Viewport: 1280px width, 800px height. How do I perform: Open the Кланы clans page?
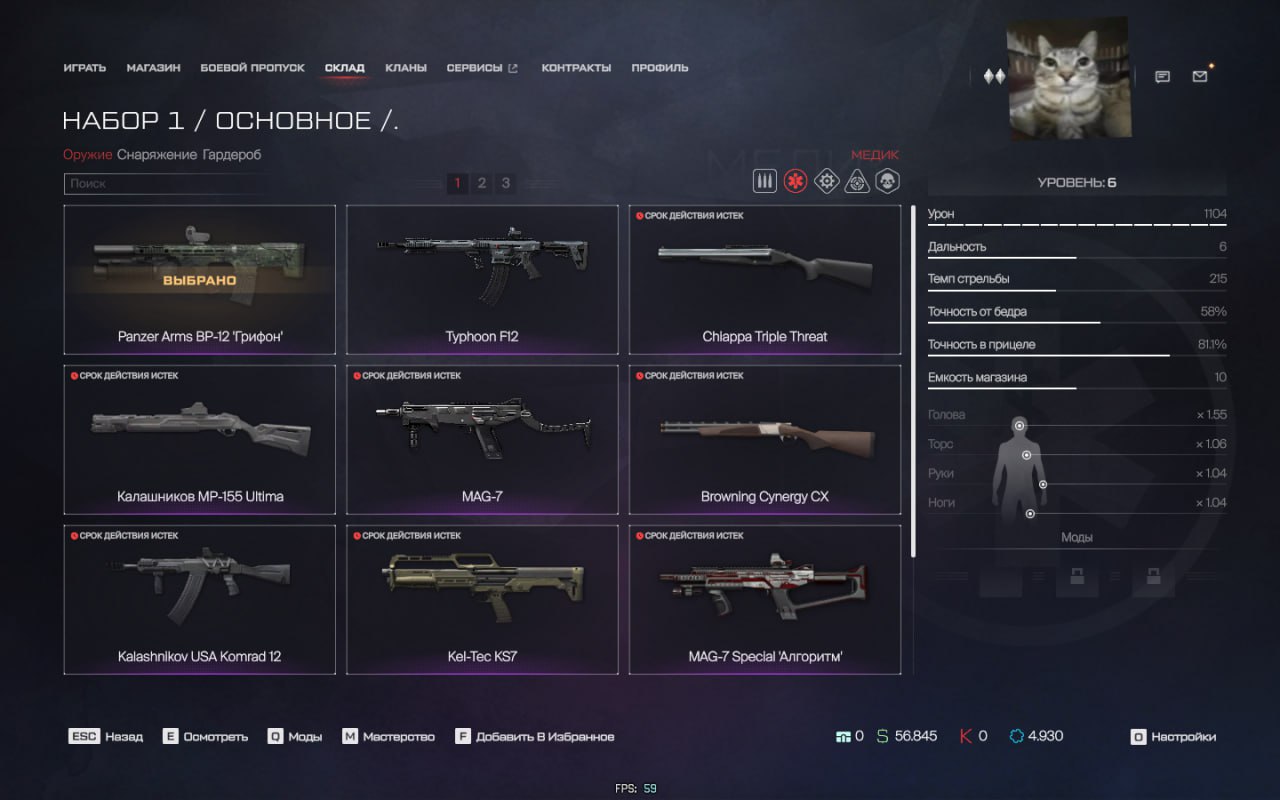tap(406, 68)
